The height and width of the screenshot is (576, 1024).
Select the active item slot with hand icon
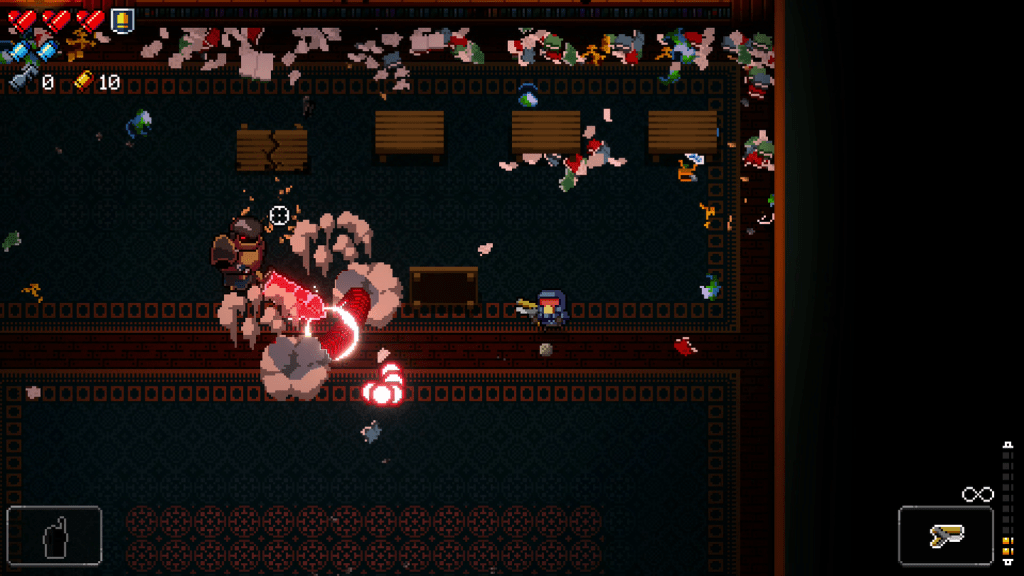[x=54, y=537]
